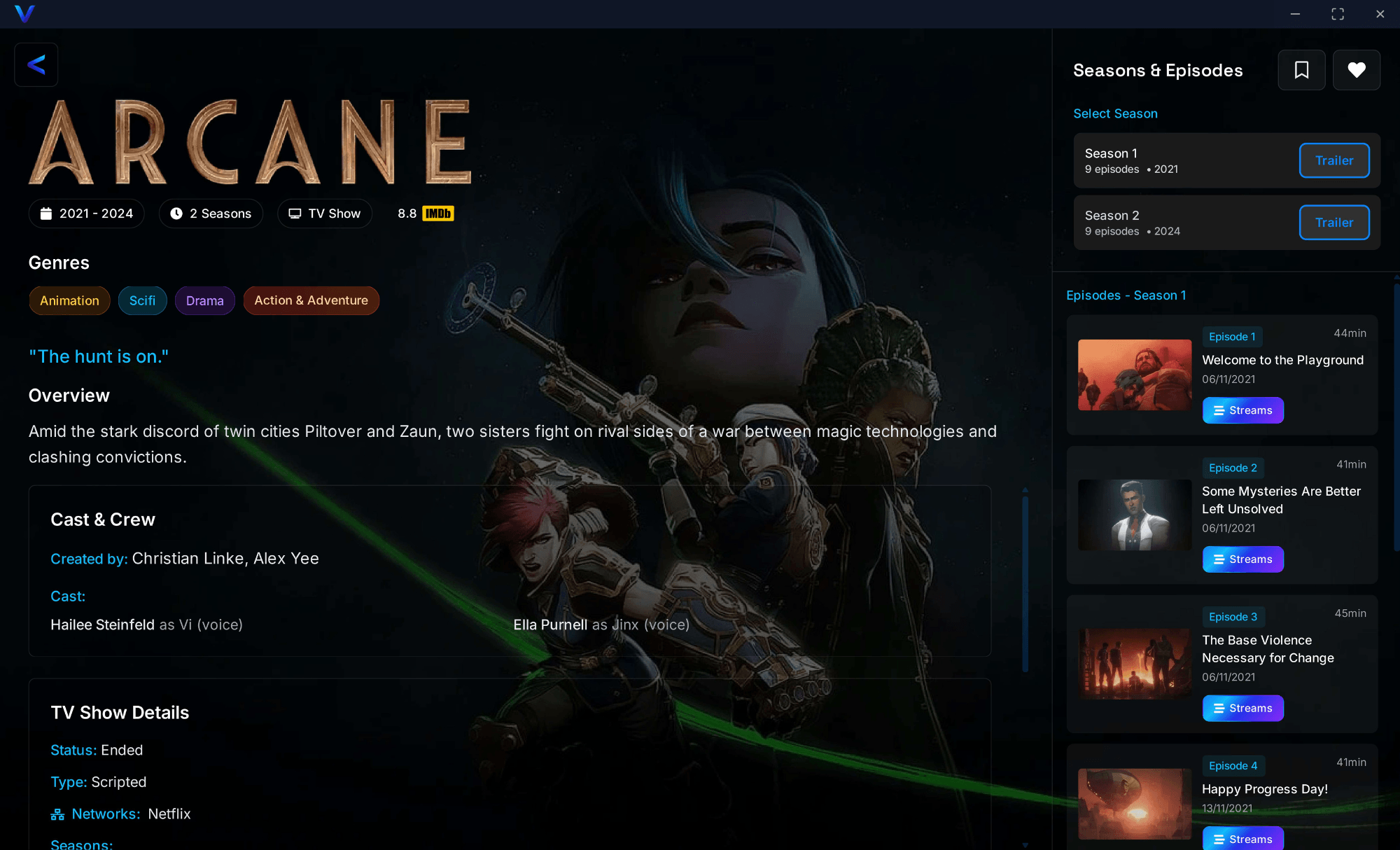The width and height of the screenshot is (1400, 850).
Task: Click the calendar icon beside 2021 - 2024
Action: click(x=46, y=213)
